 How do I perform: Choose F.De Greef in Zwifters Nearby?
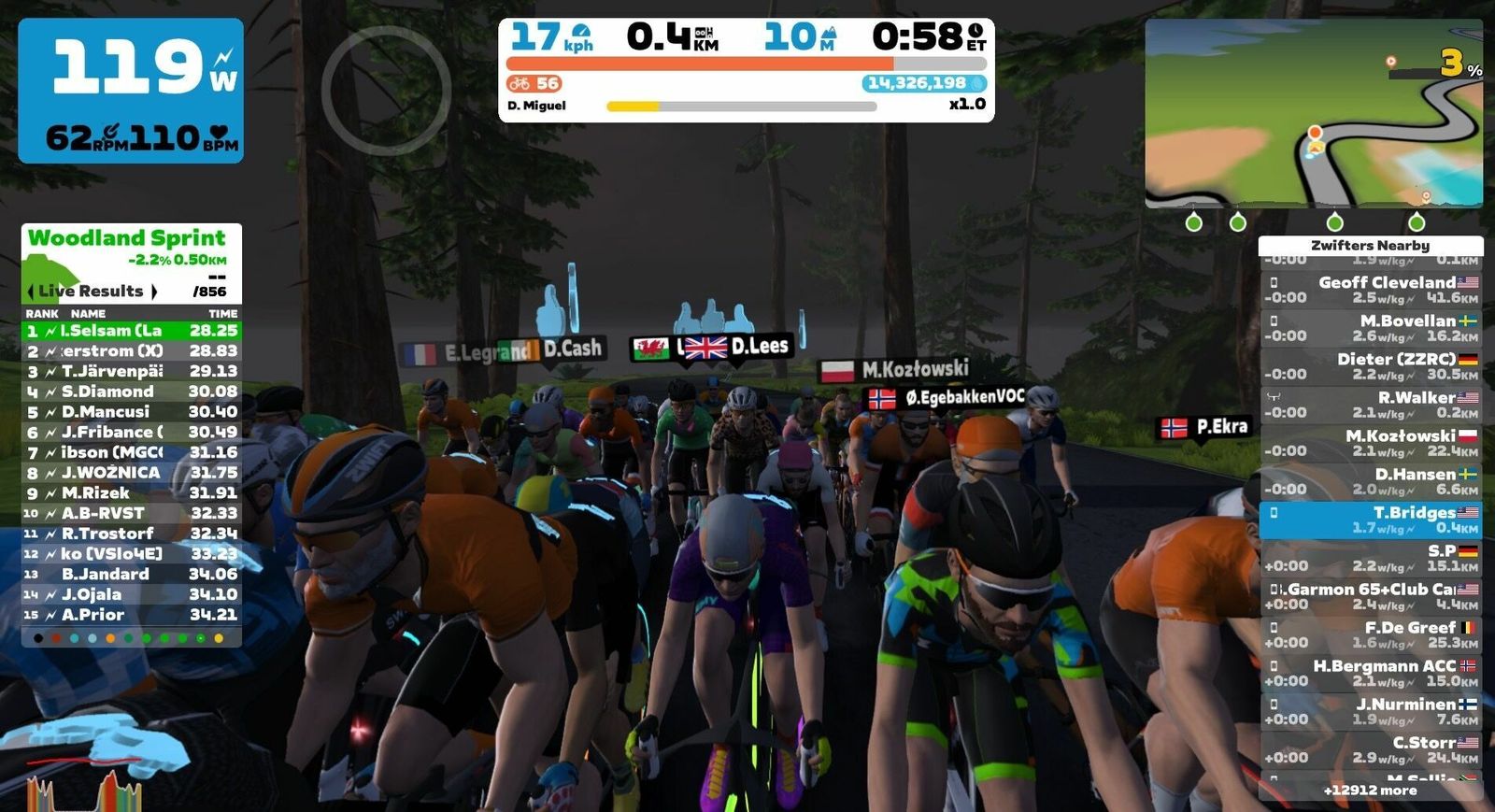(x=1370, y=634)
